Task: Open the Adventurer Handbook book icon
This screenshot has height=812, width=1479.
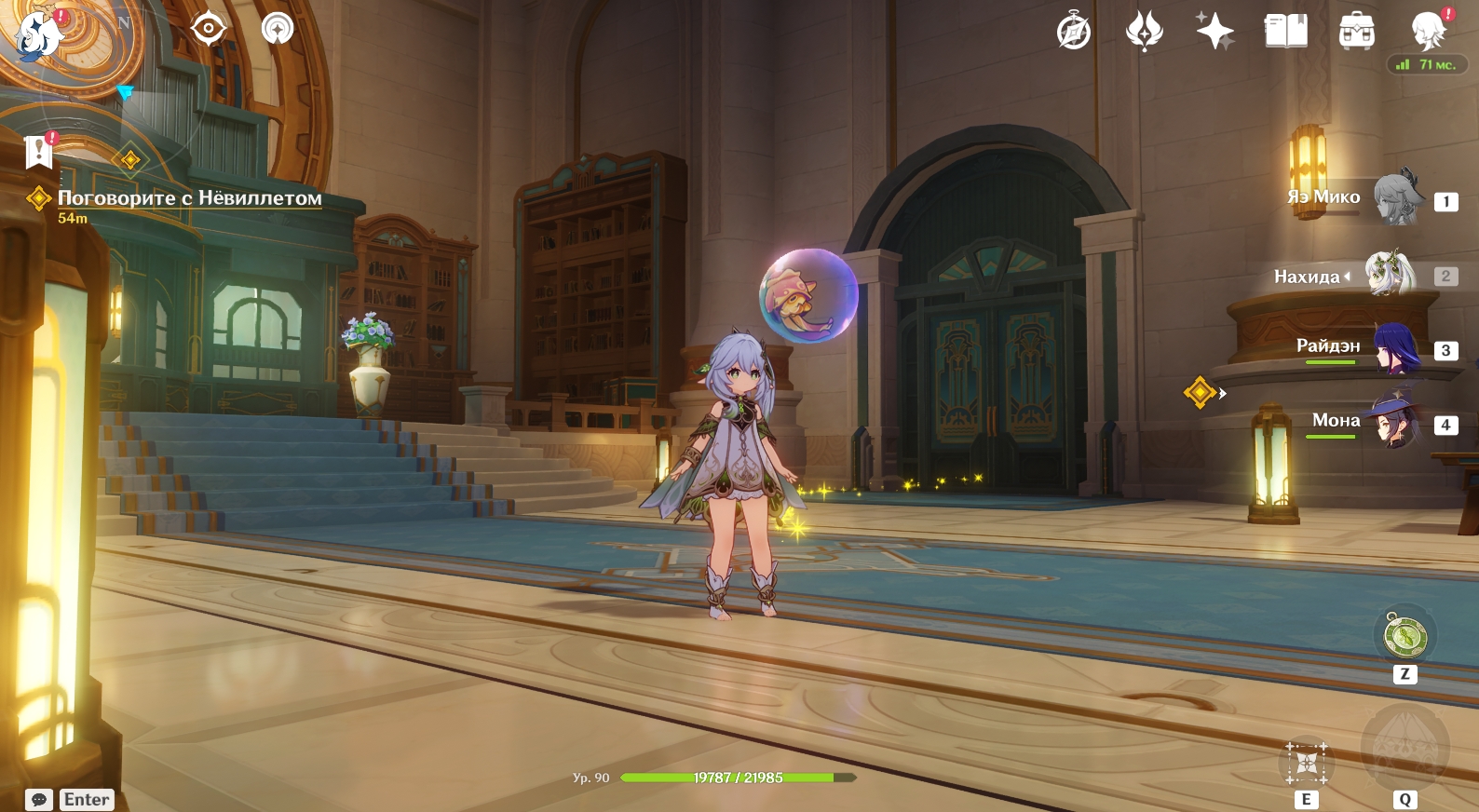Action: click(x=1285, y=32)
